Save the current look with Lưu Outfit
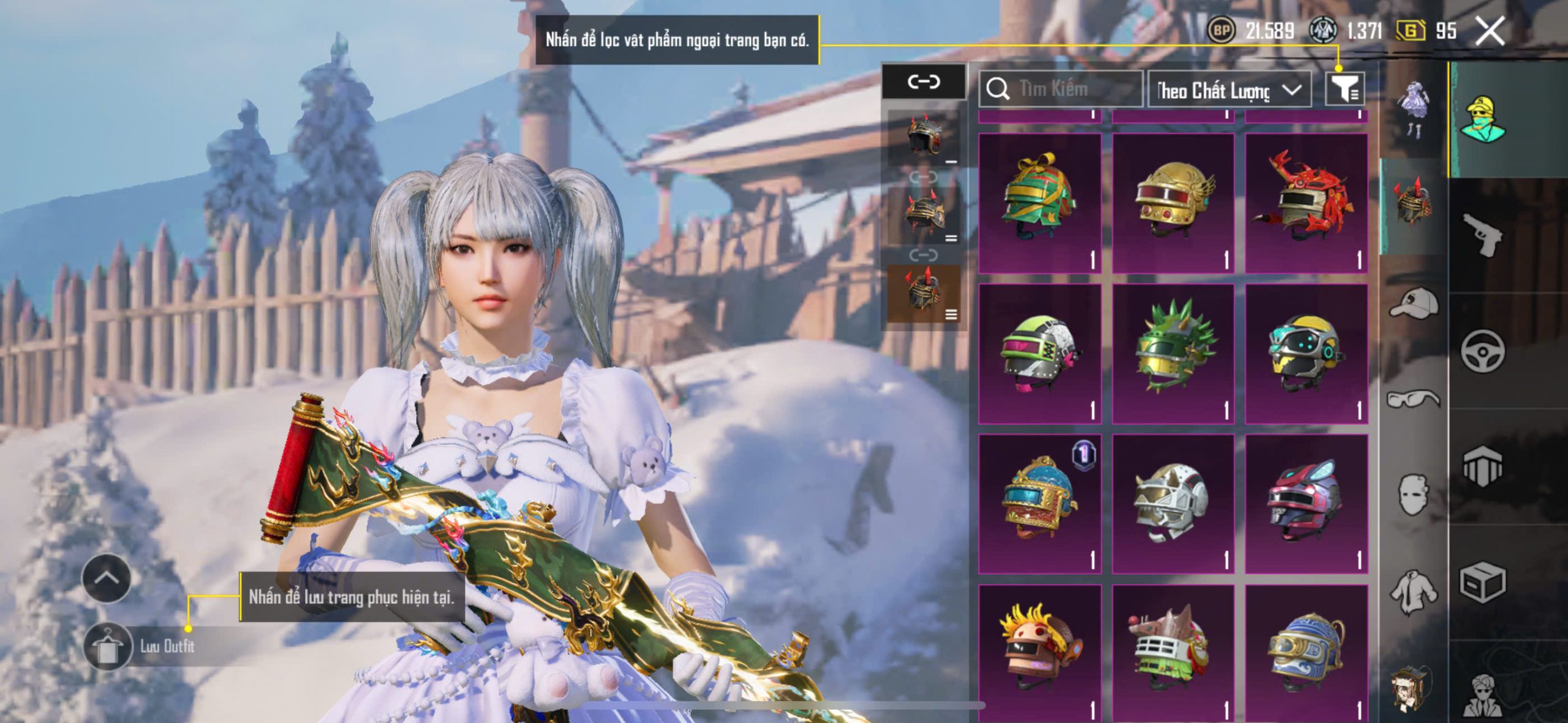 (147, 646)
